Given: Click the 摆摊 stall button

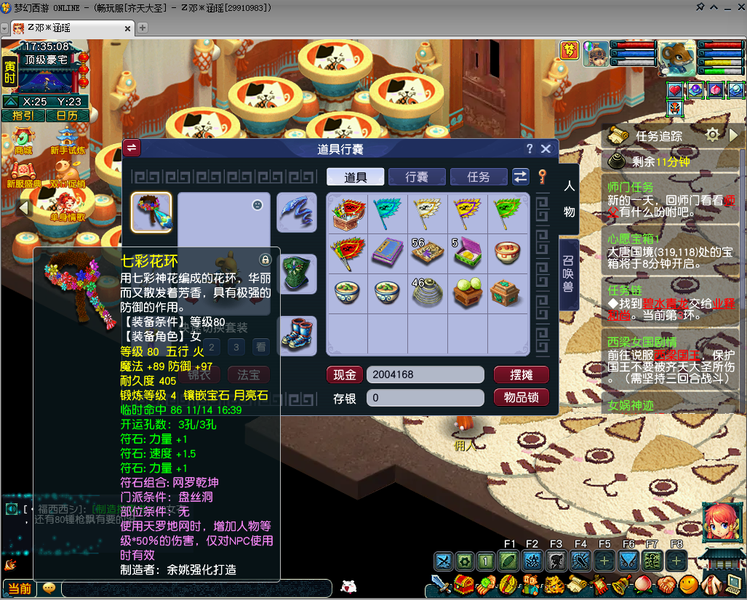Looking at the screenshot, I should coord(521,375).
